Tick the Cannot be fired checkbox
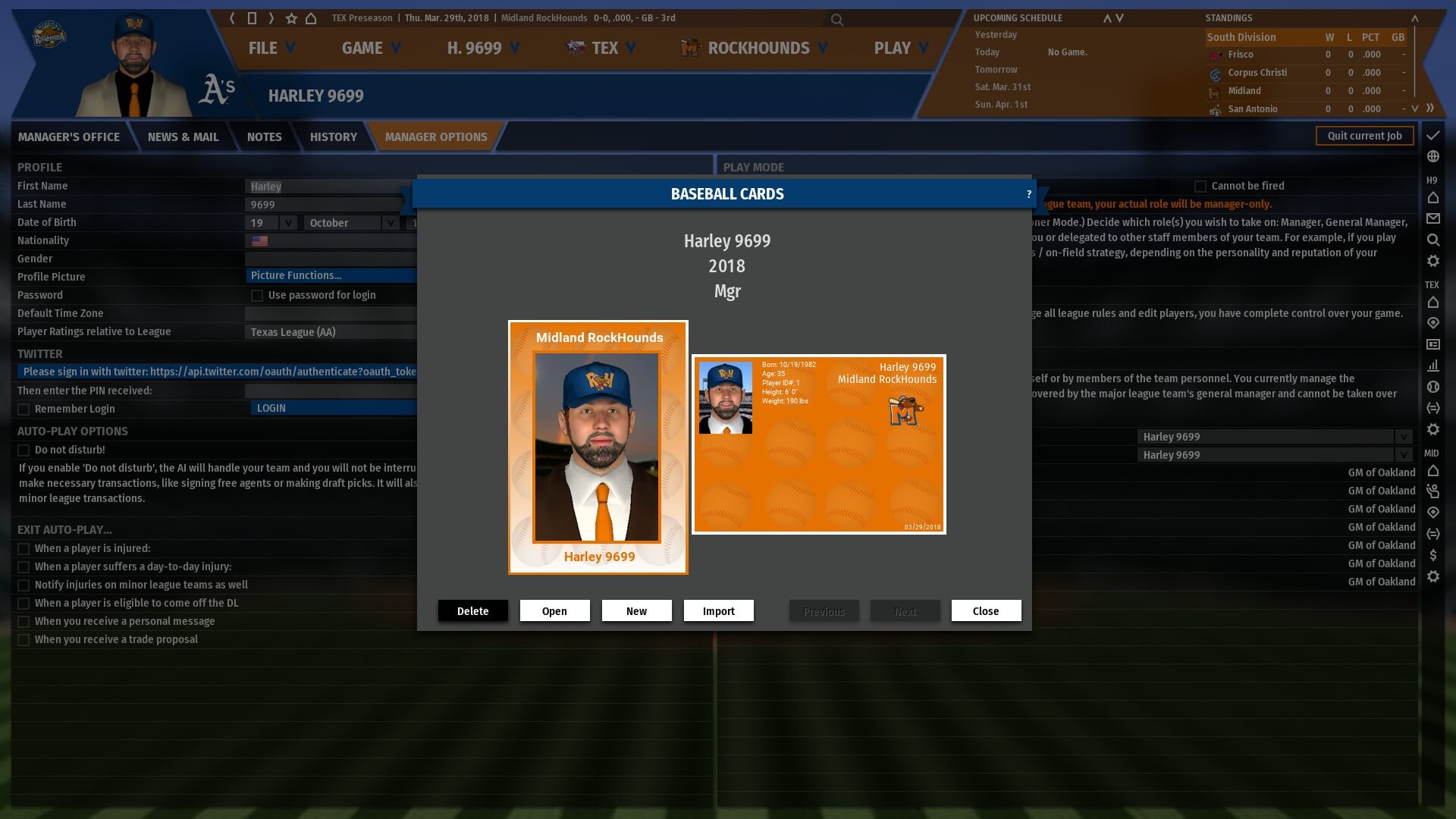Image resolution: width=1456 pixels, height=819 pixels. coord(1200,187)
